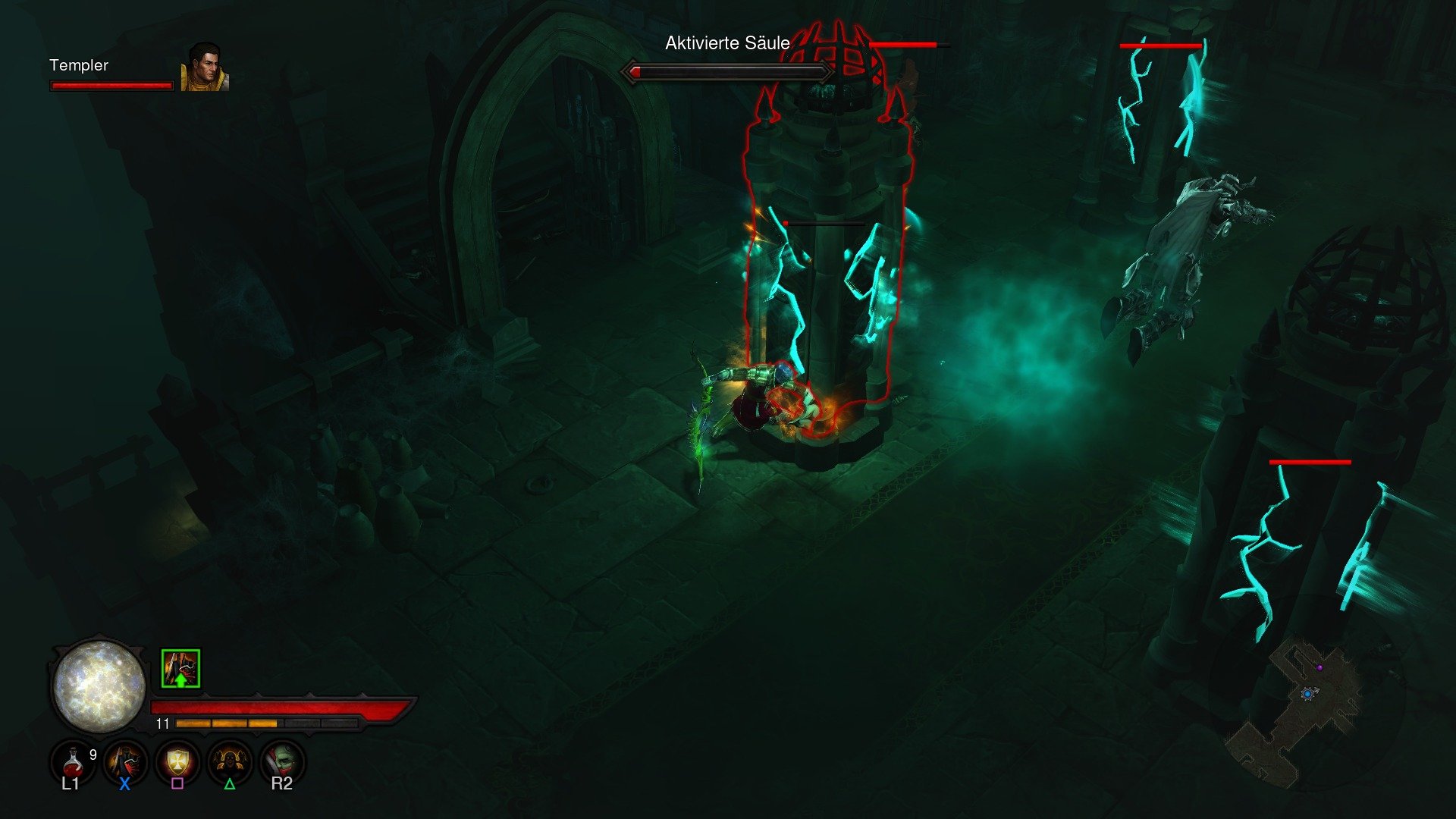Click the Templer health bar

pos(112,86)
